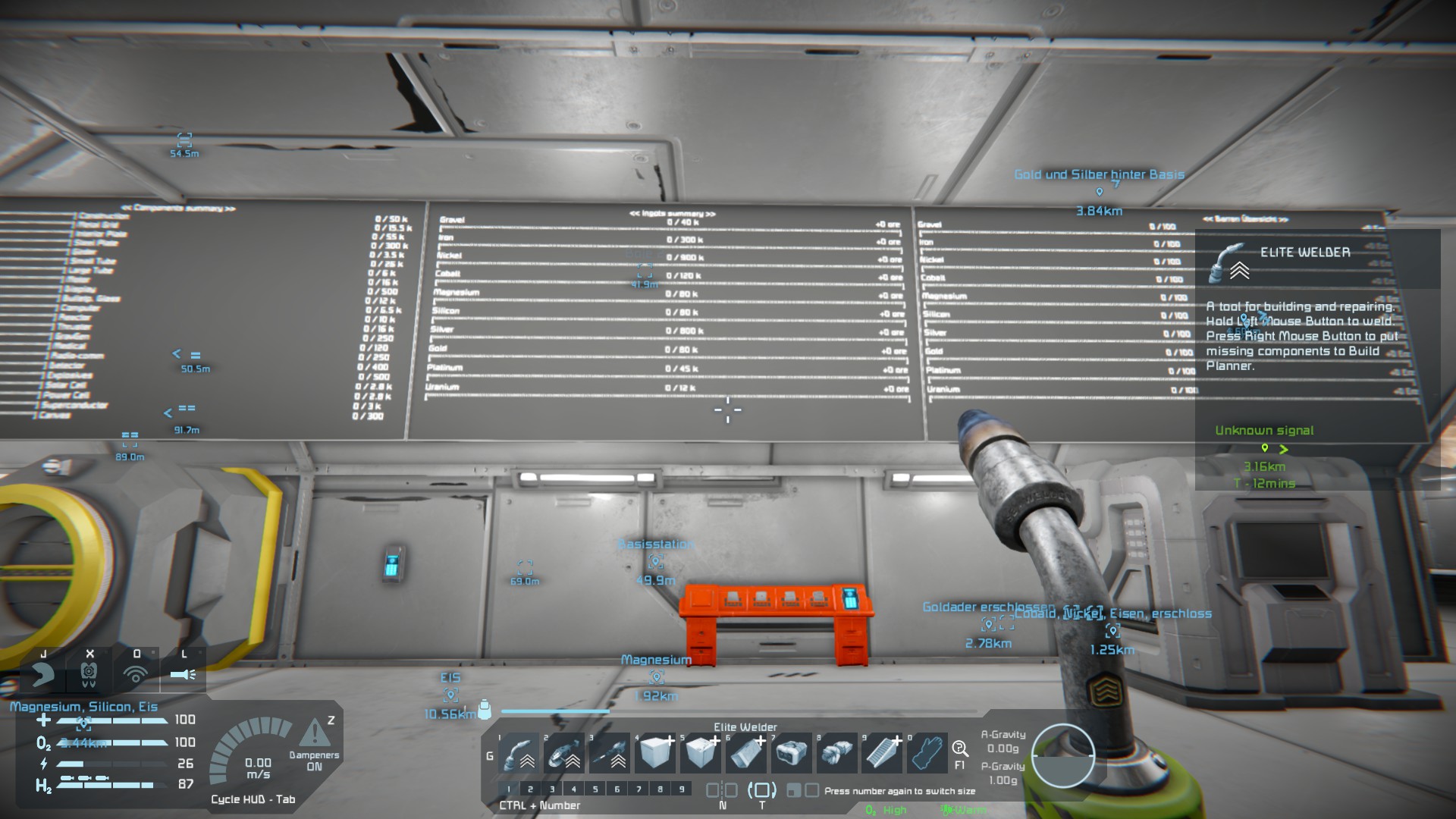Choose the block in hotbar slot 7
The height and width of the screenshot is (819, 1456).
(792, 752)
